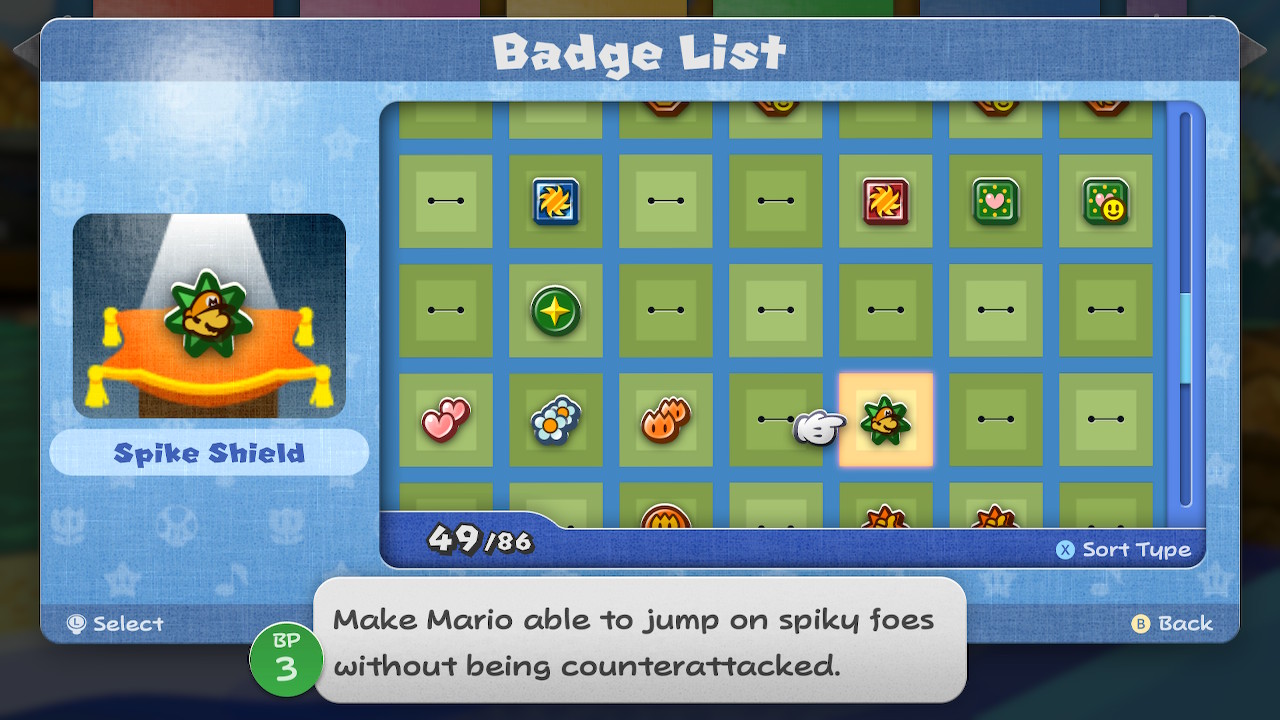The image size is (1280, 720).
Task: Select the red badge with golden swirl
Action: (x=885, y=201)
